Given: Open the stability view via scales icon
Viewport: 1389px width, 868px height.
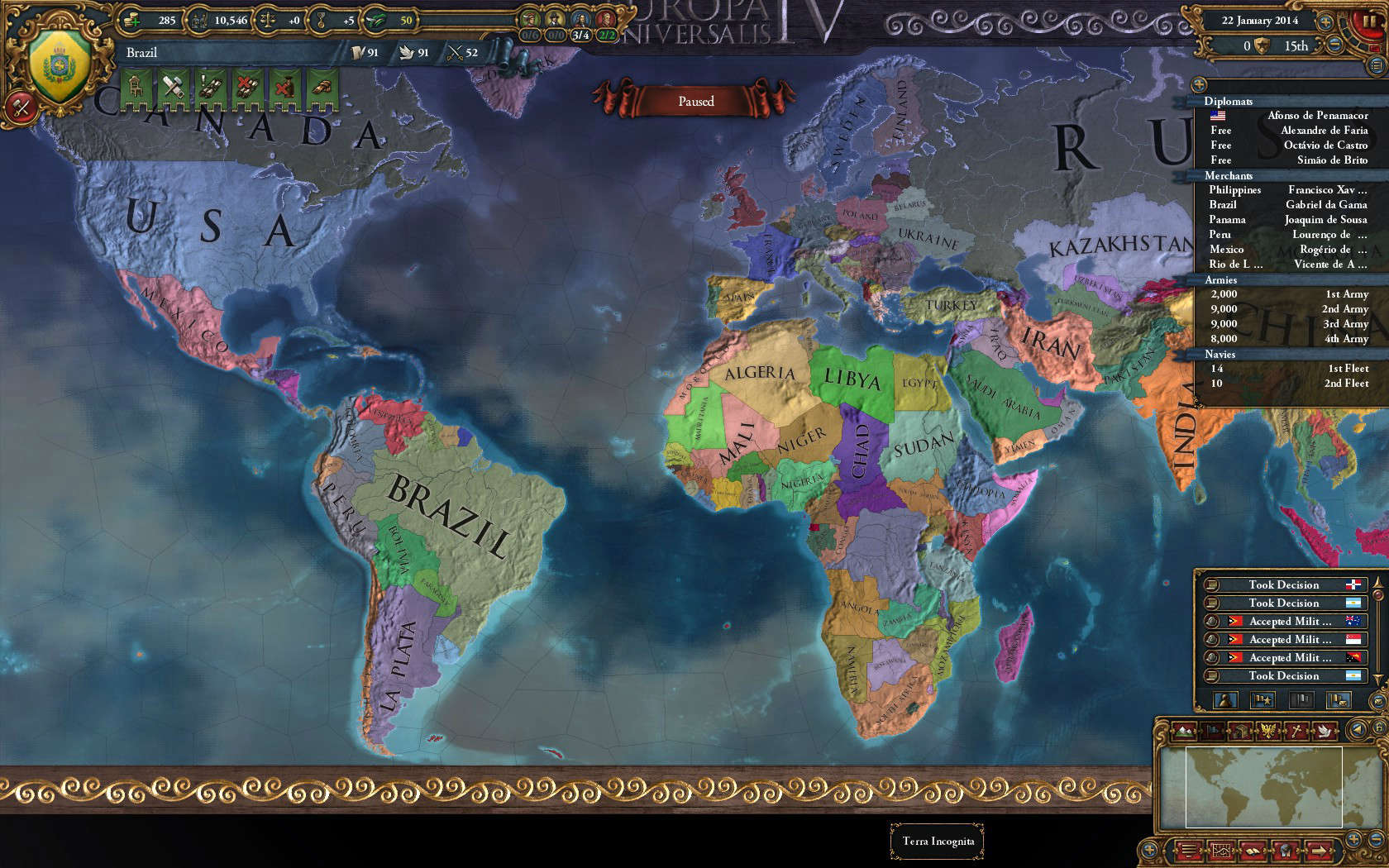Looking at the screenshot, I should coord(268,19).
